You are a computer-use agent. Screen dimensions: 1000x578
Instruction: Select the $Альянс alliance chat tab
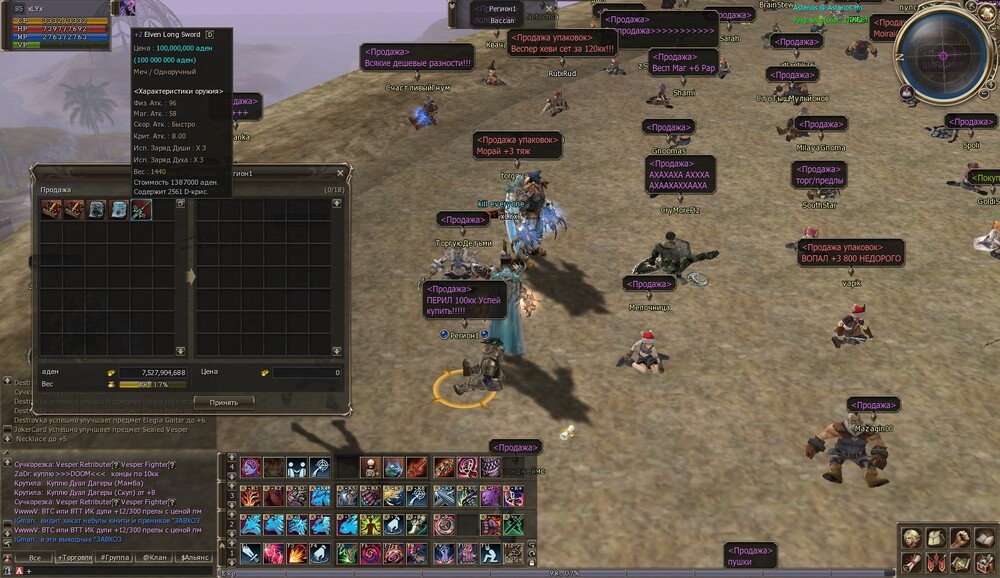coord(191,557)
